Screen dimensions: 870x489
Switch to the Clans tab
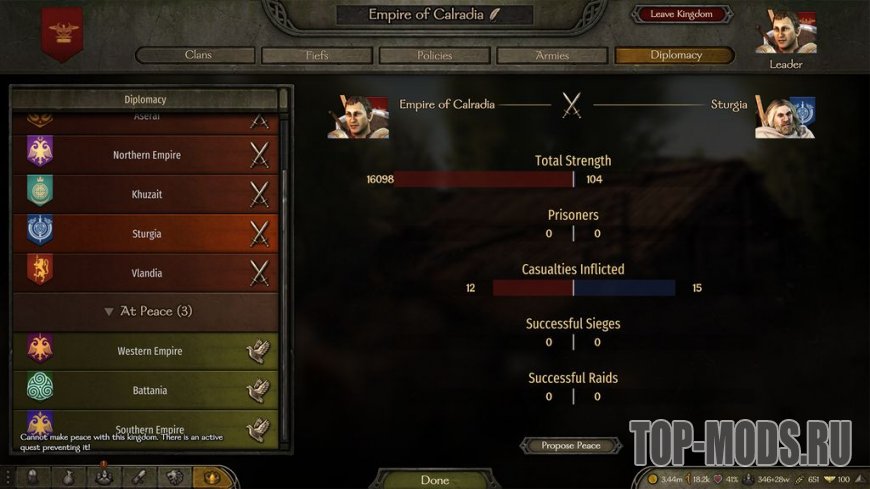pos(198,55)
